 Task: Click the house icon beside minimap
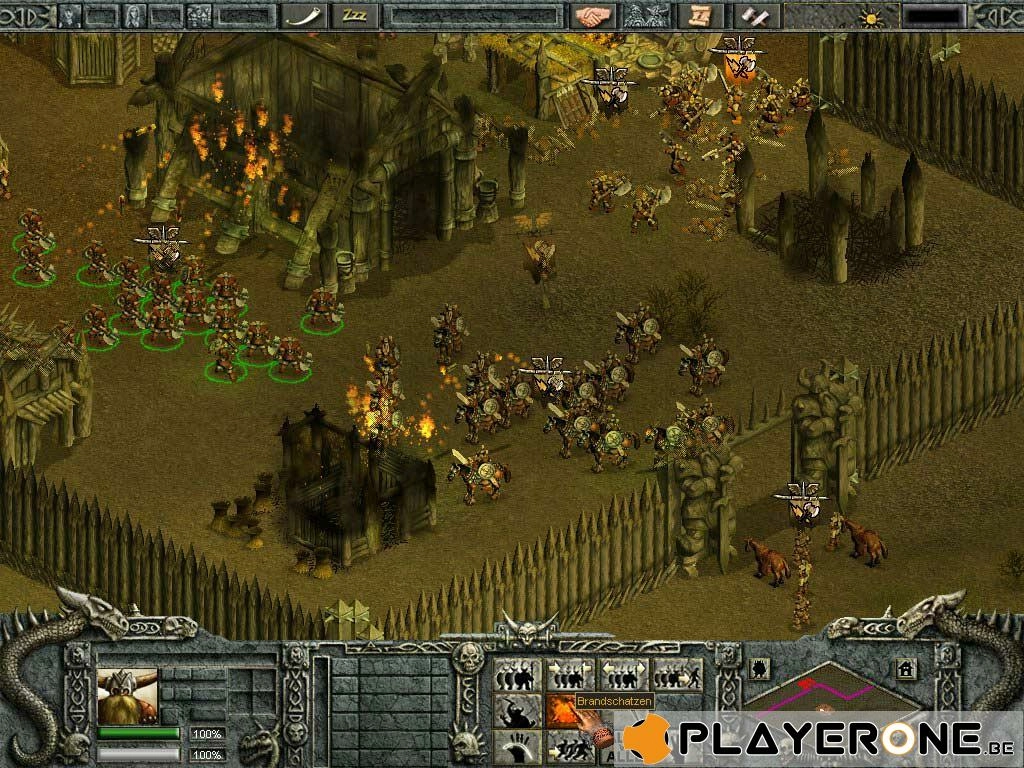[x=906, y=669]
